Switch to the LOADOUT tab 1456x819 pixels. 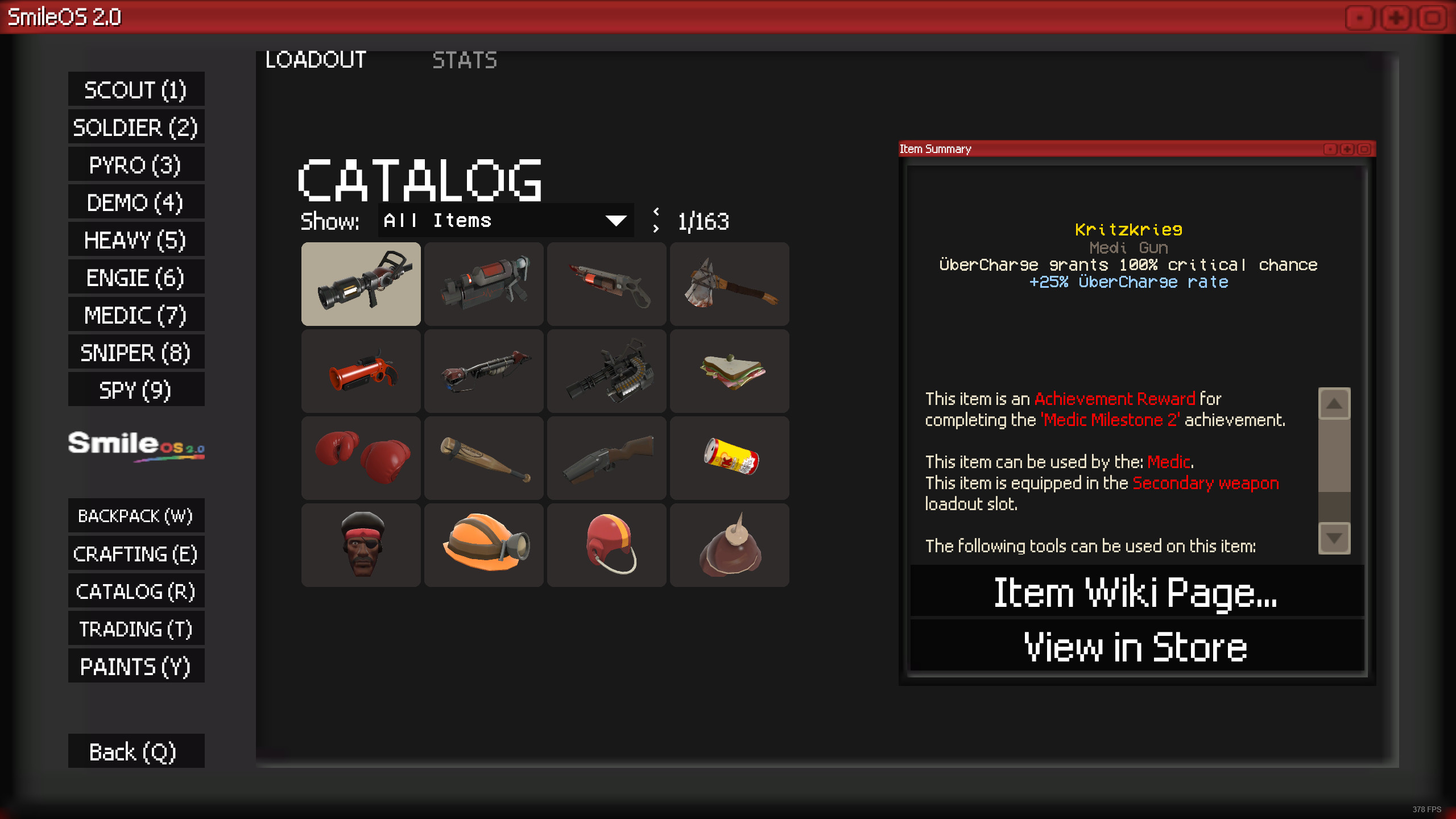coord(316,60)
